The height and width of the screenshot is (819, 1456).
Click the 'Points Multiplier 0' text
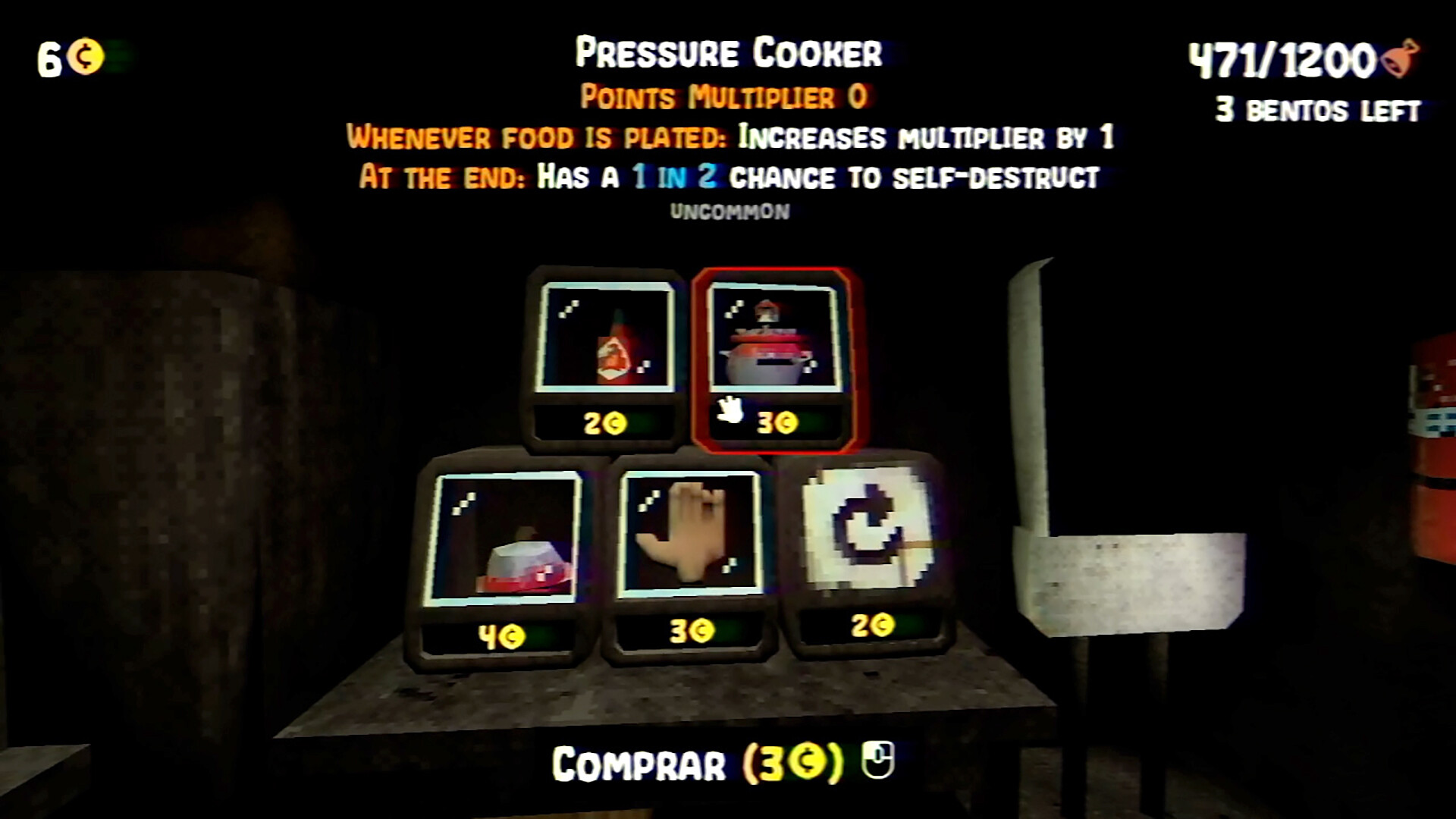click(x=726, y=96)
